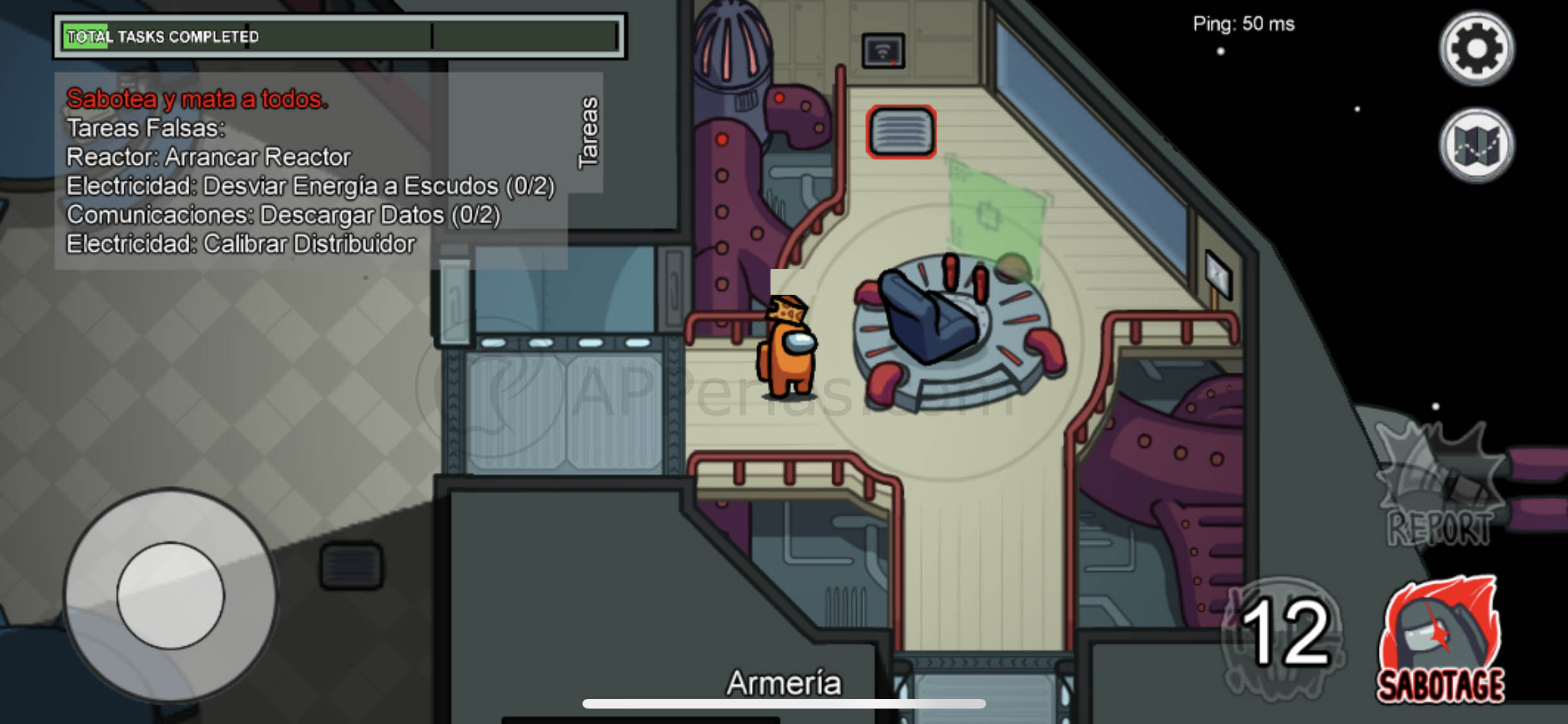Image resolution: width=1568 pixels, height=724 pixels.
Task: Click the Reactor: Arrancar Reactor task entry
Action: click(x=209, y=156)
